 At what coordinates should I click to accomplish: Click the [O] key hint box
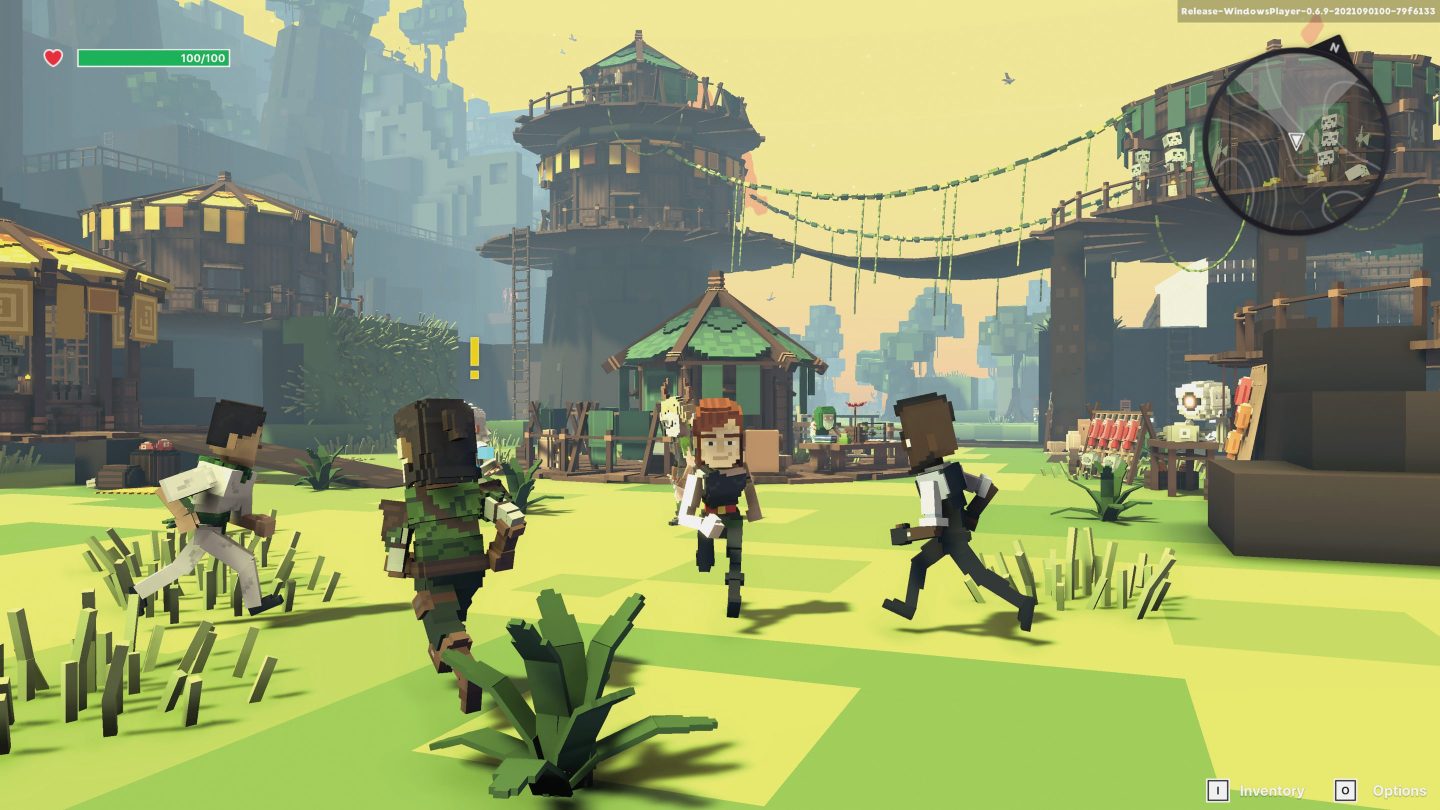pyautogui.click(x=1344, y=790)
